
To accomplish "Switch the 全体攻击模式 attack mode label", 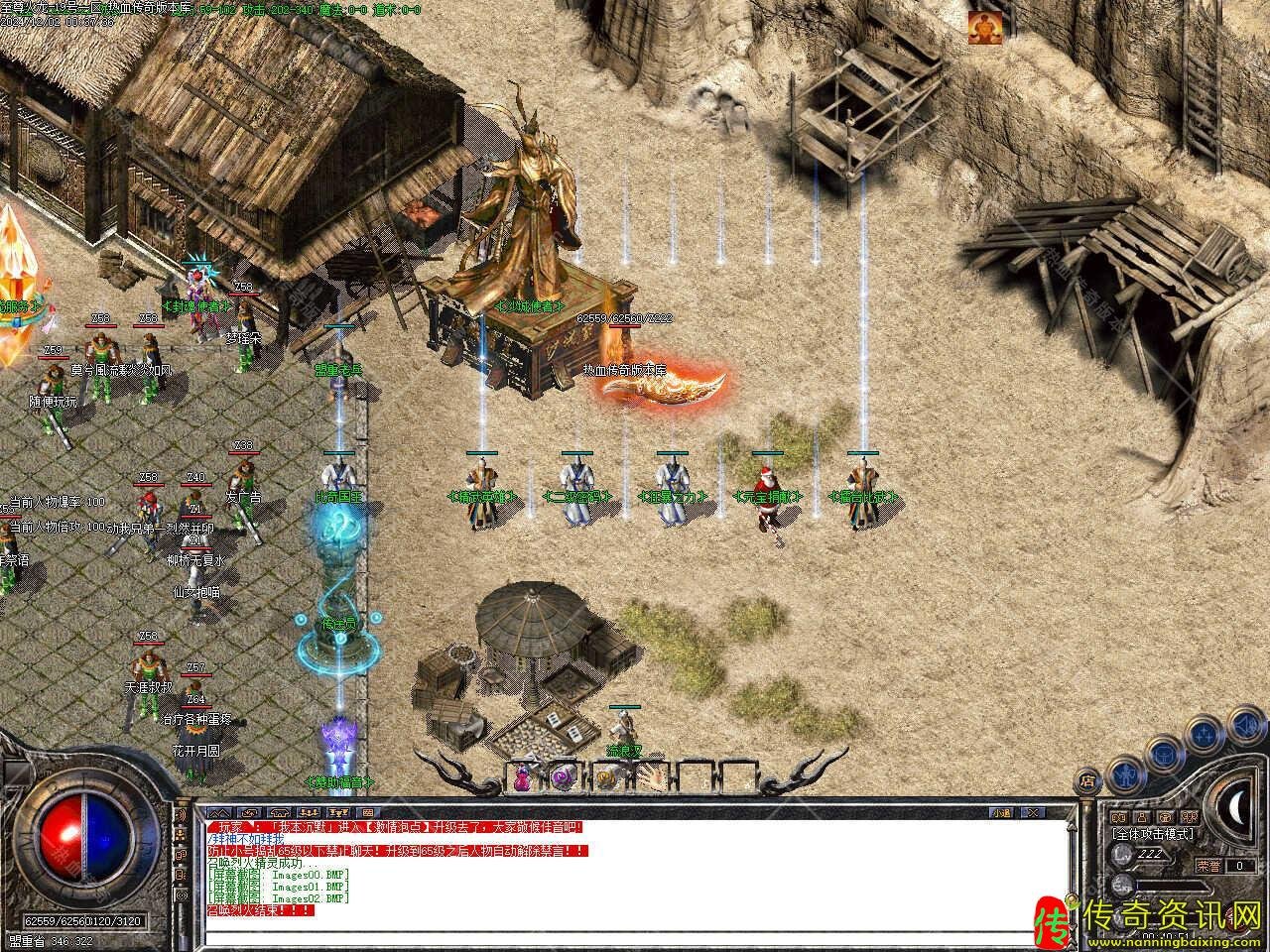I will click(1152, 835).
